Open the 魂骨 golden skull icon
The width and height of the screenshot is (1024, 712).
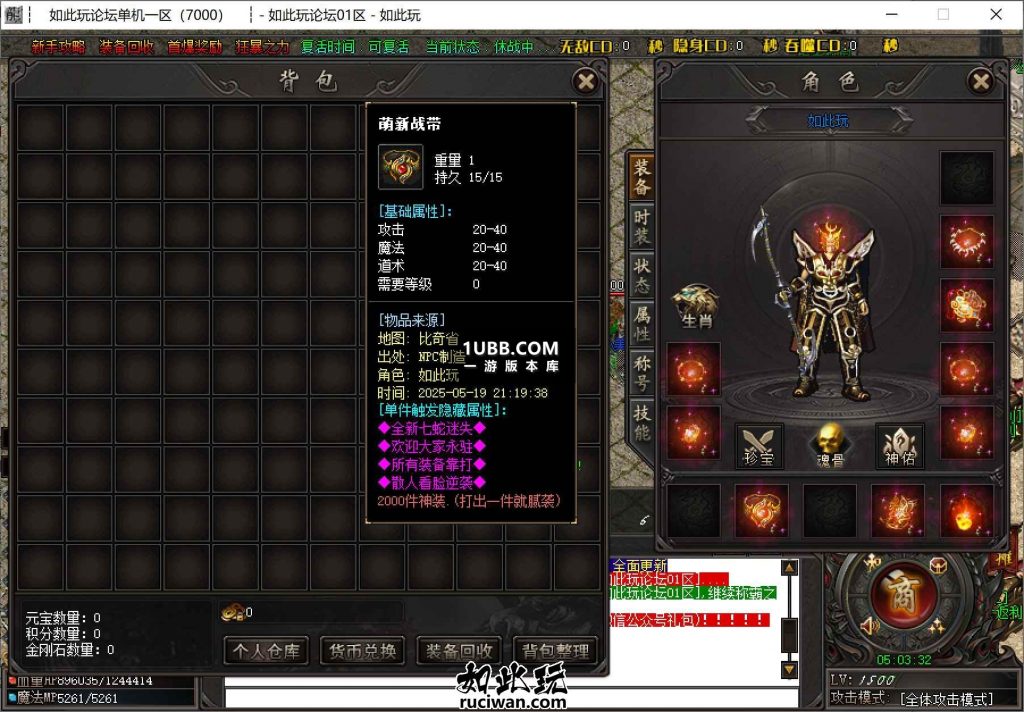click(828, 444)
